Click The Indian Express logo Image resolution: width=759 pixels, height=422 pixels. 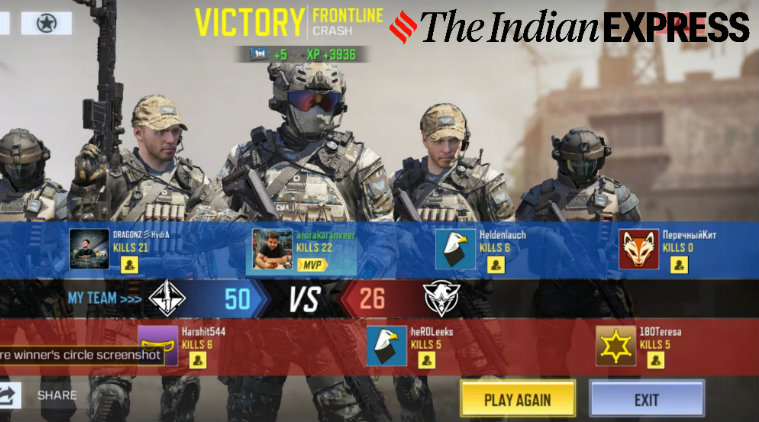coord(569,26)
